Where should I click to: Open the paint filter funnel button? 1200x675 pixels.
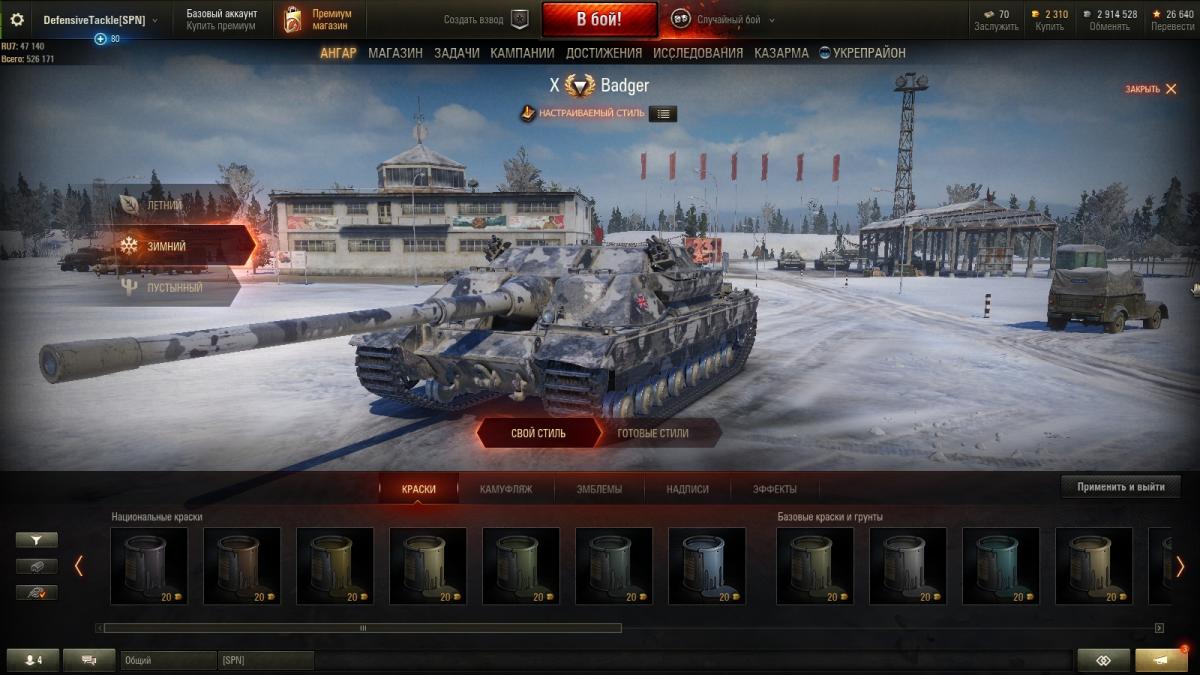click(37, 540)
